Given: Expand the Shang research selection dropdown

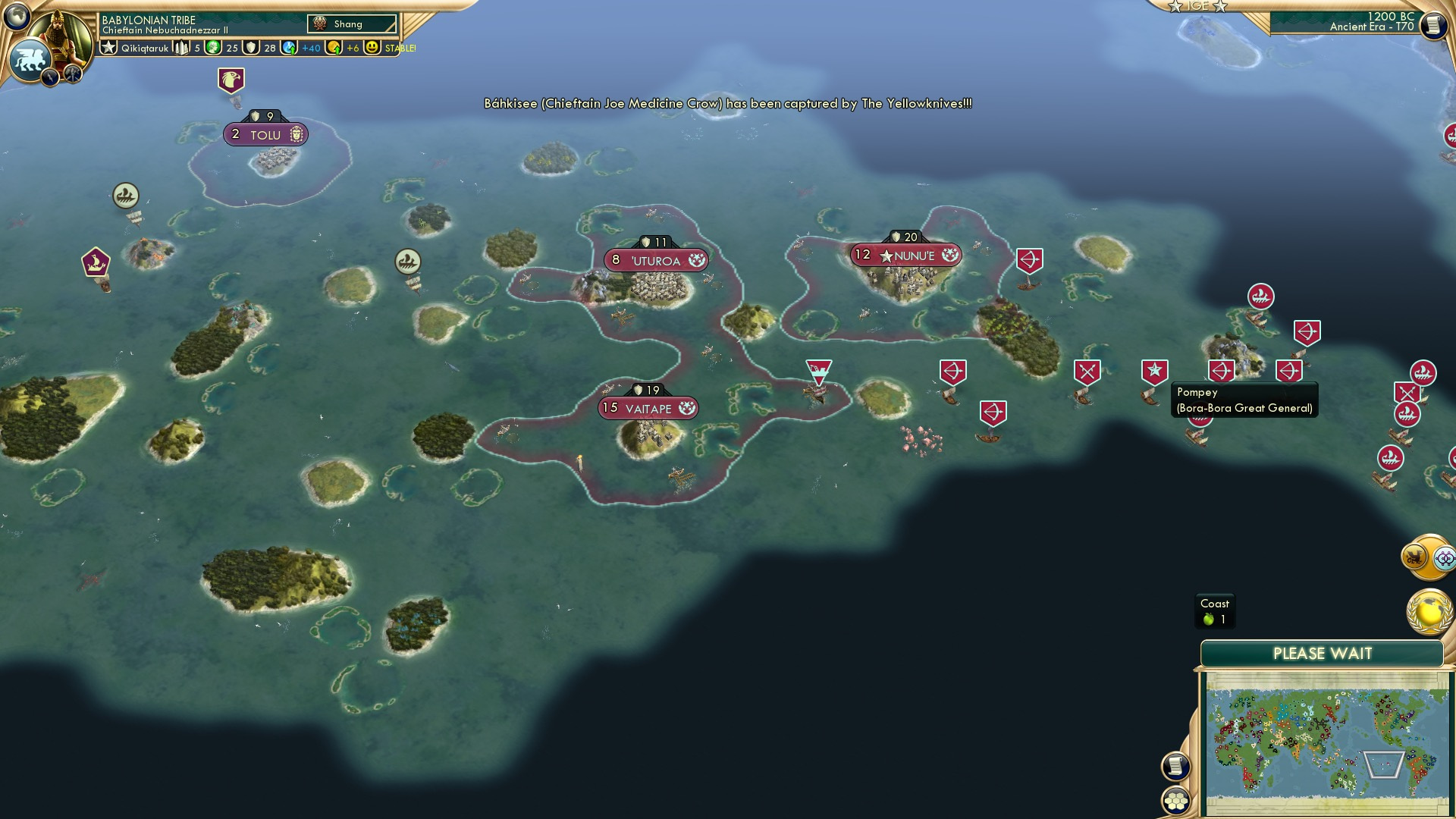Looking at the screenshot, I should tap(353, 24).
